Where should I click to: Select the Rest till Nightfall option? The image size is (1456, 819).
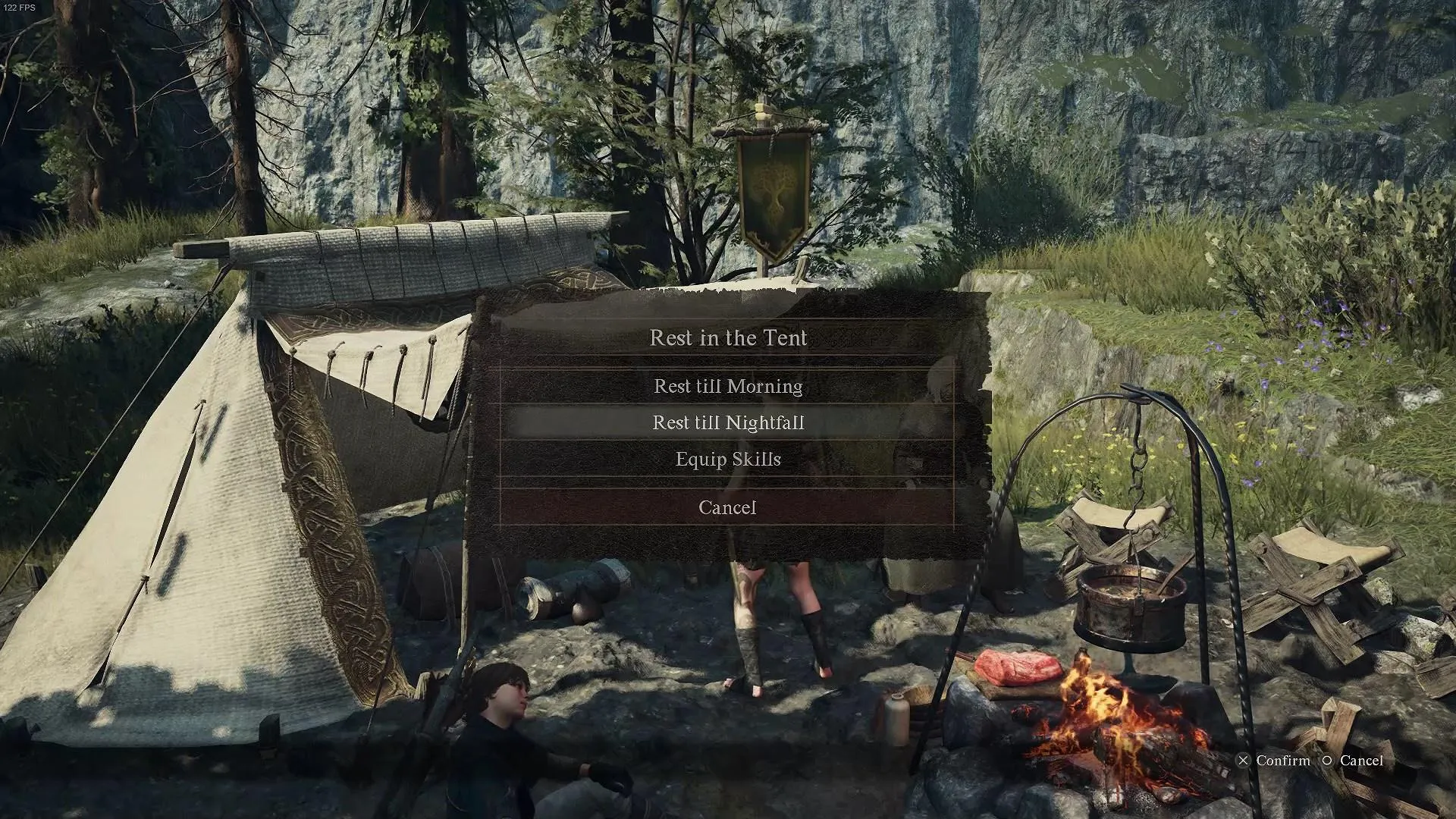point(728,422)
